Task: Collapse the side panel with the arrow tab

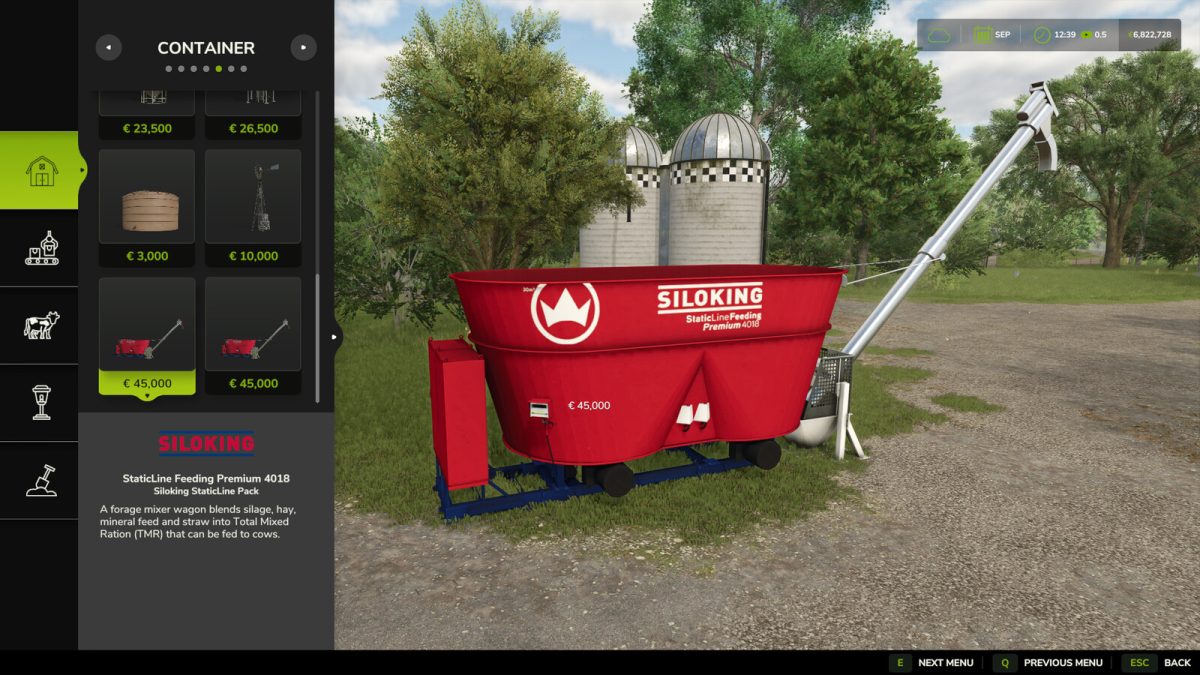Action: pyautogui.click(x=335, y=337)
